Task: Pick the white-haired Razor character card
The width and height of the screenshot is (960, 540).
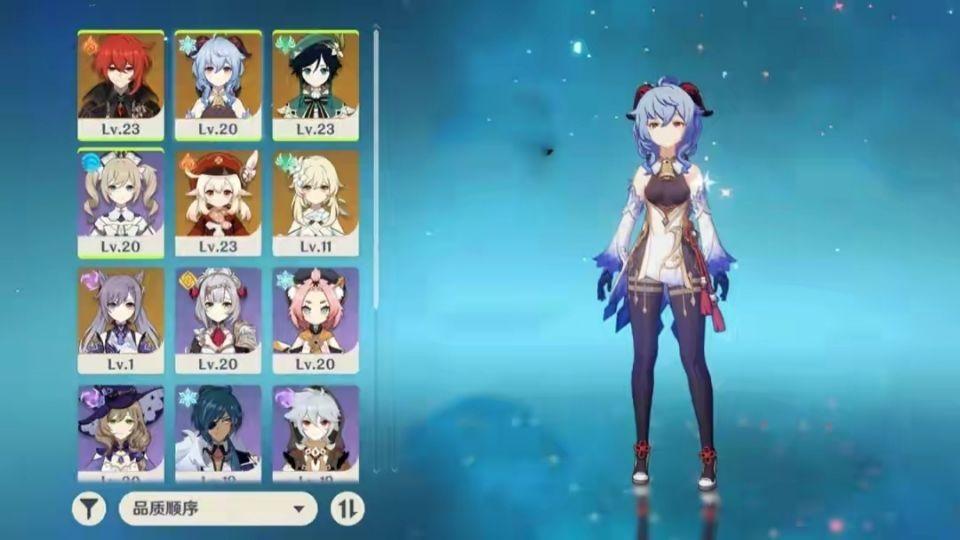Action: pyautogui.click(x=315, y=432)
